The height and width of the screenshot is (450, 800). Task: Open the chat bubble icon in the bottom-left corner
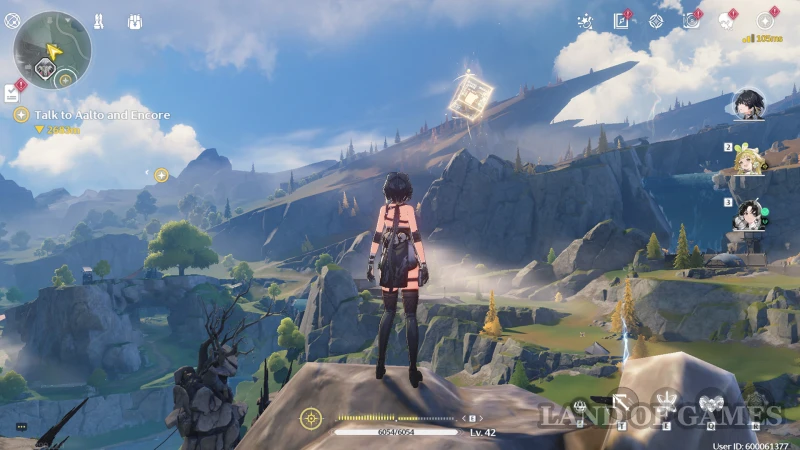(21, 427)
